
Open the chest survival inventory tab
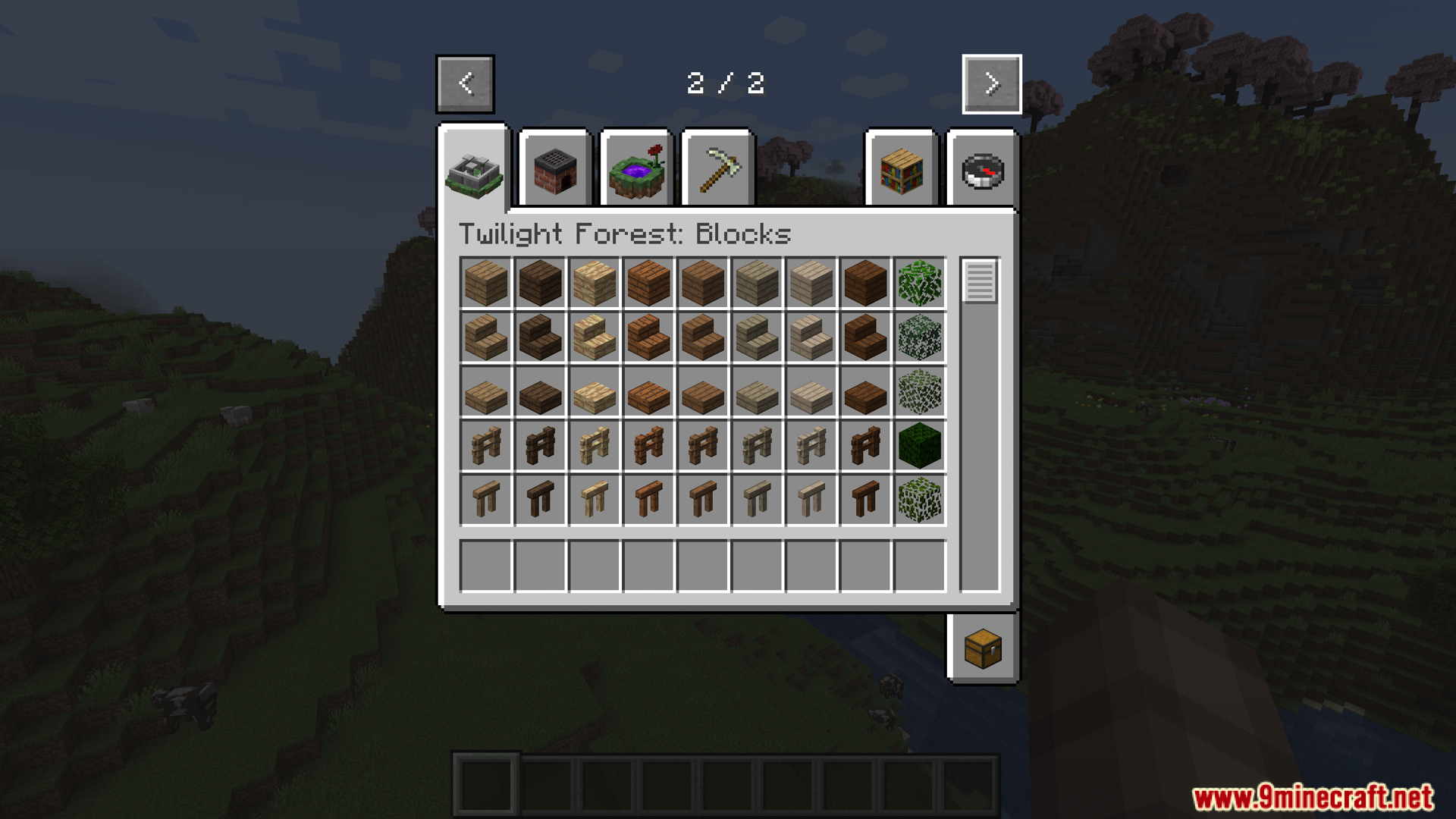click(x=983, y=649)
